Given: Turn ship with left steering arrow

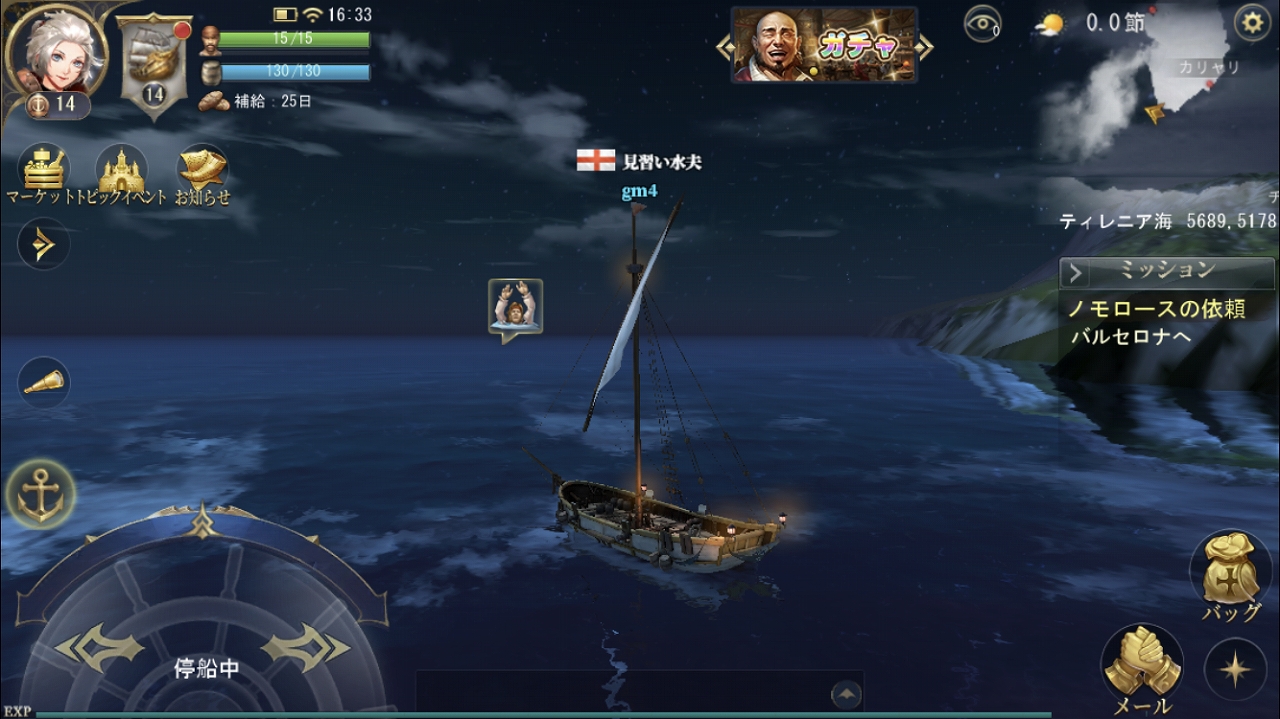Looking at the screenshot, I should click(98, 648).
